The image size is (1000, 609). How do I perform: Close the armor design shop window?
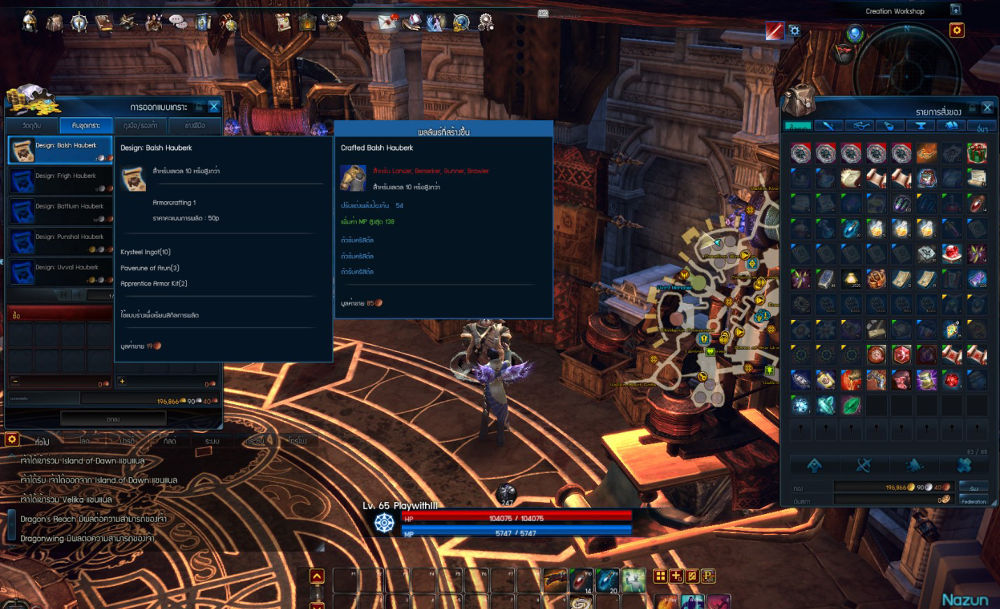click(214, 107)
